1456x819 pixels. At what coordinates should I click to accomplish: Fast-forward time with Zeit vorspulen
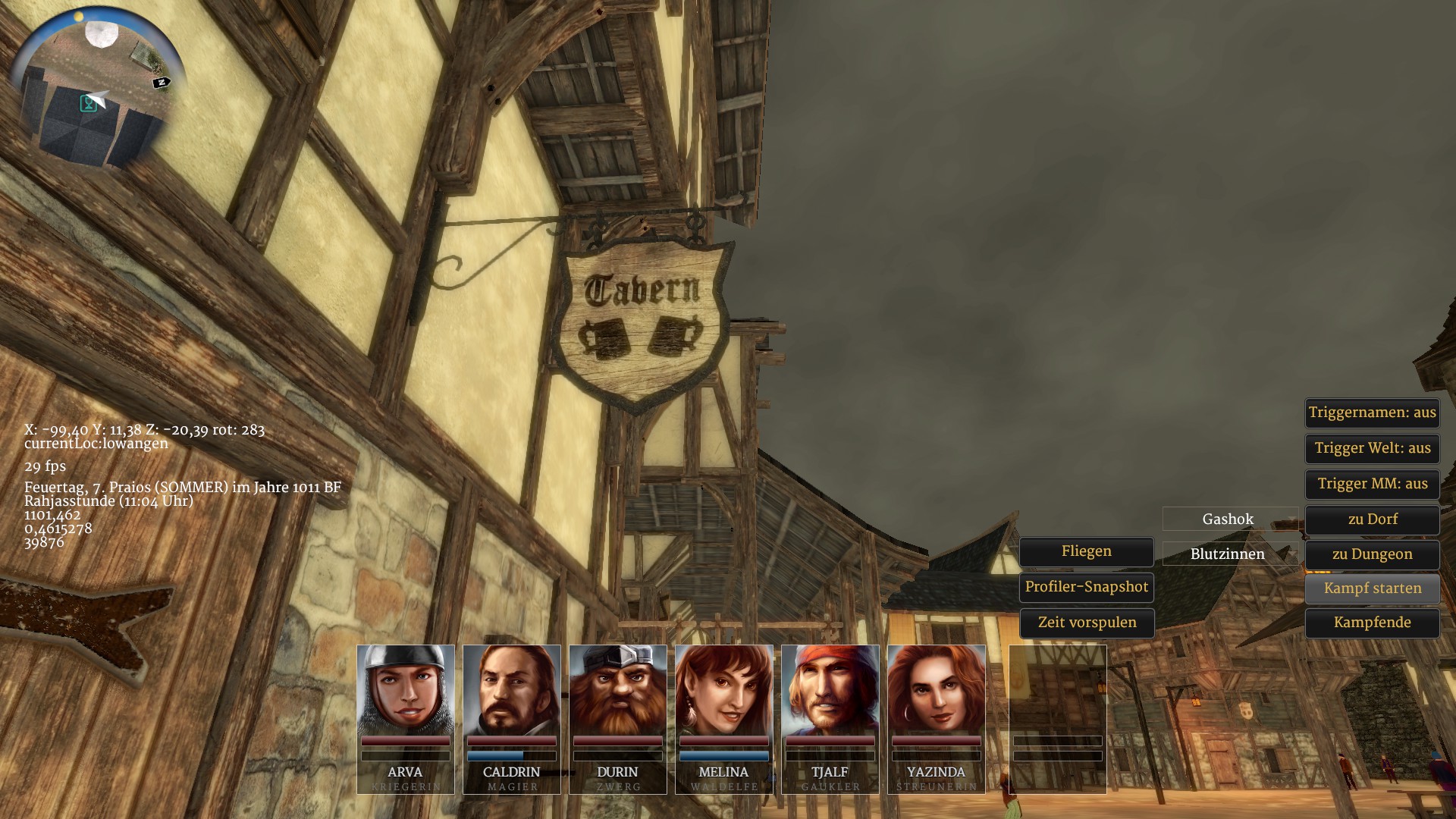pyautogui.click(x=1086, y=623)
